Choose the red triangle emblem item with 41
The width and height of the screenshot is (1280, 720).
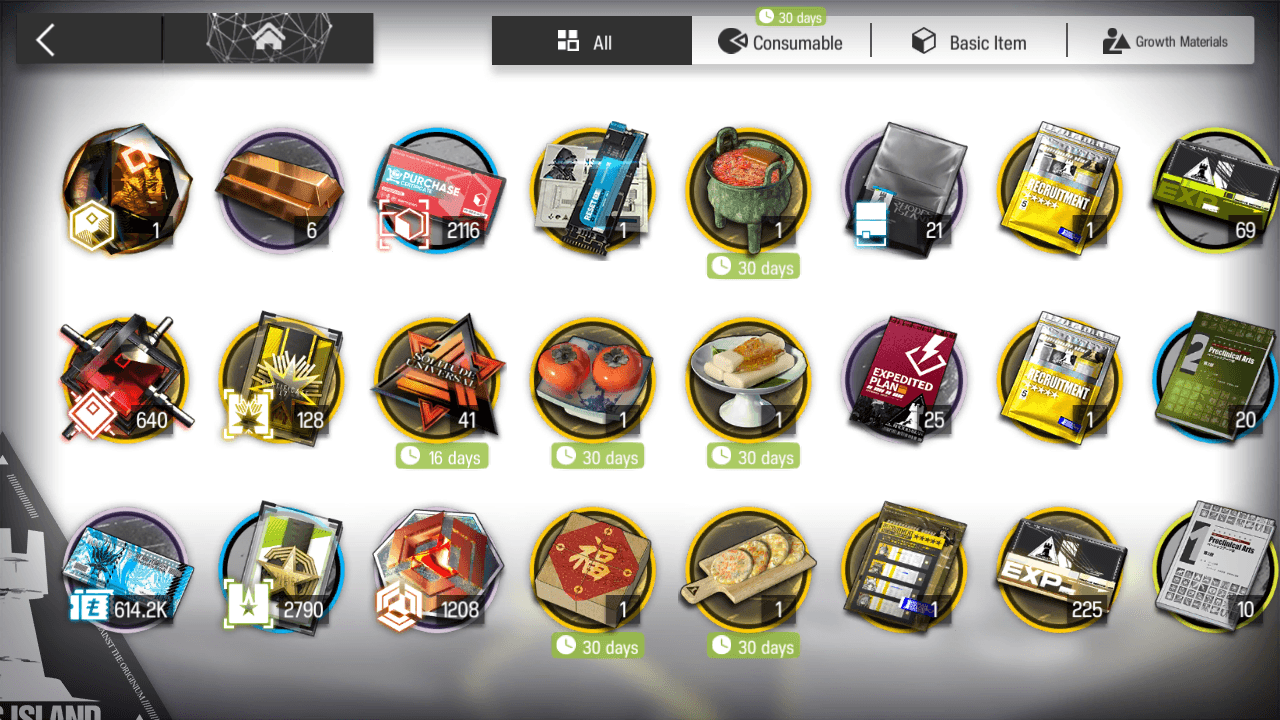tap(436, 380)
